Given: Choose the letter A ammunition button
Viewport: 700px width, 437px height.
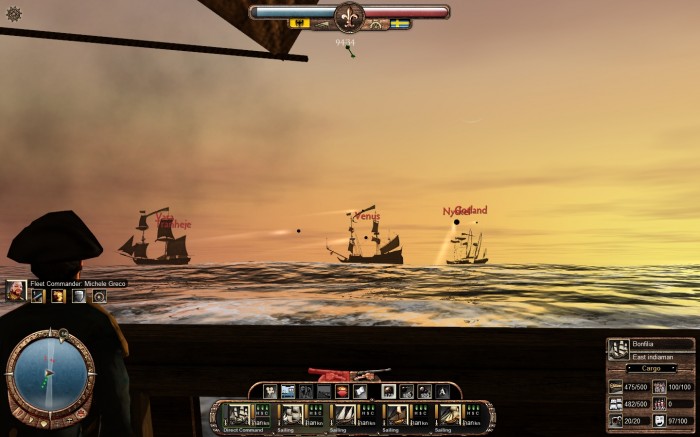Looking at the screenshot, I should pyautogui.click(x=442, y=391).
